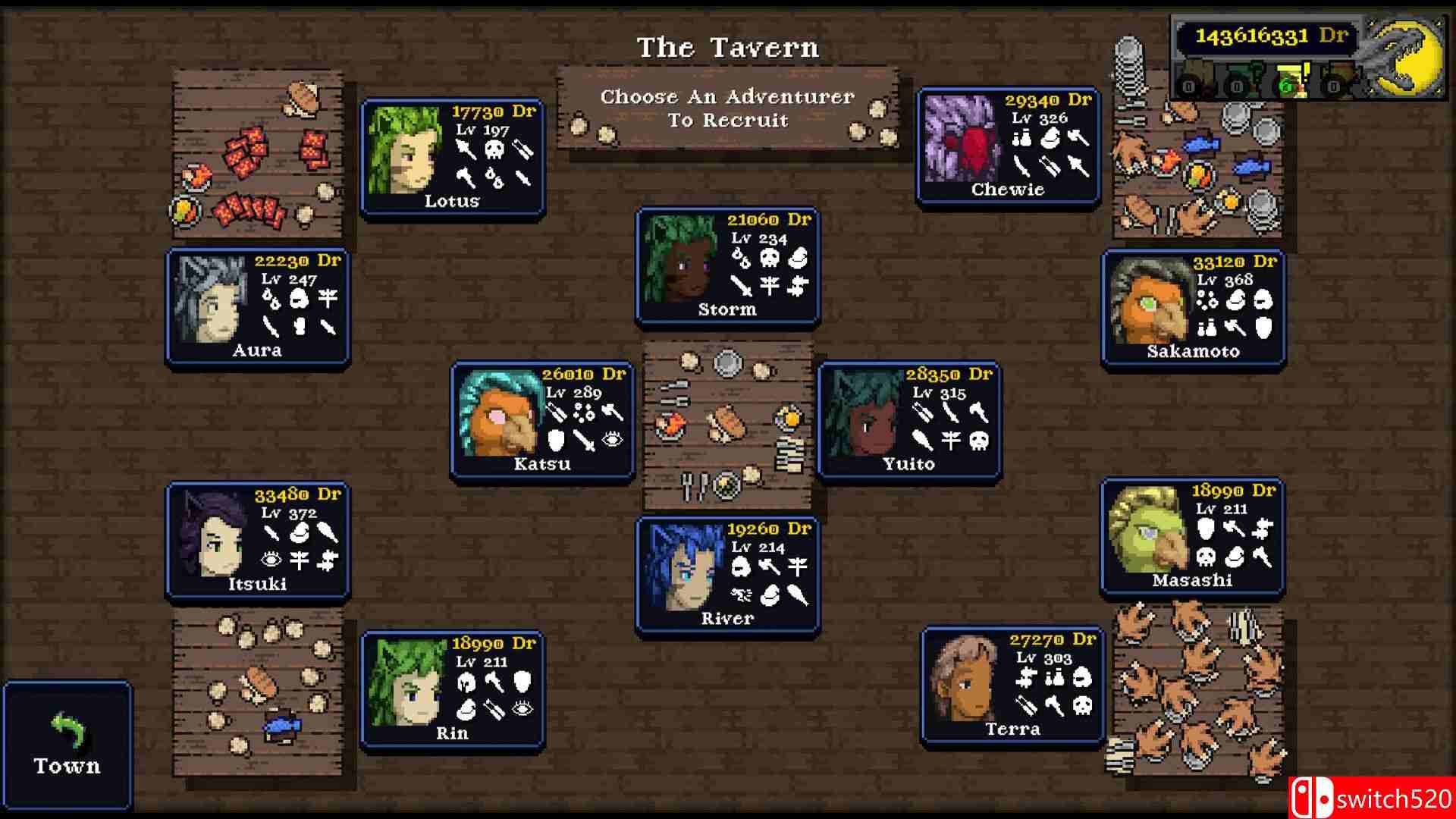Click the eye skill icon on Itsuki's card
The width and height of the screenshot is (1456, 819).
pos(271,560)
